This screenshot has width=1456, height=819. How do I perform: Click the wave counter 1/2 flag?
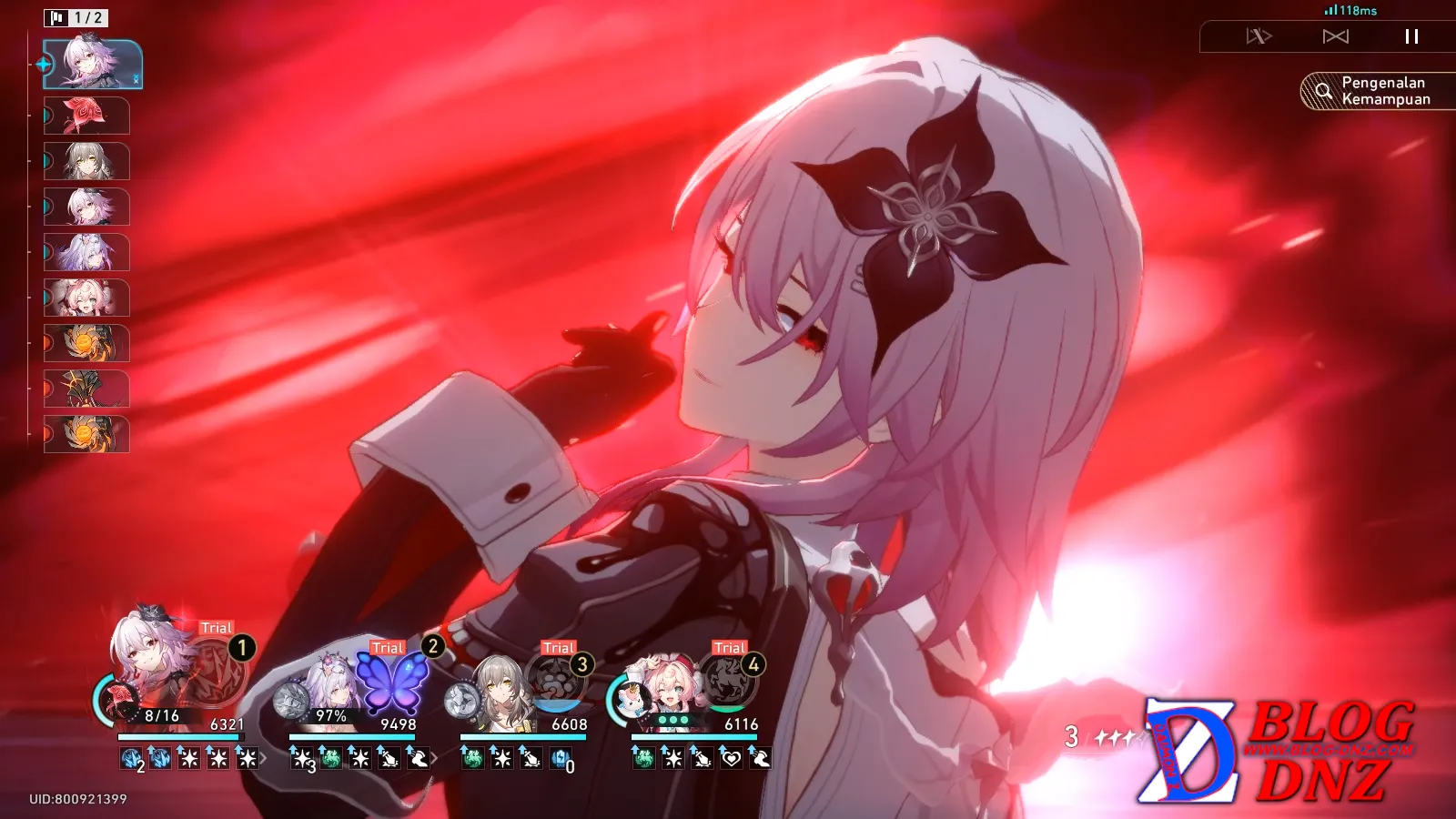(76, 17)
